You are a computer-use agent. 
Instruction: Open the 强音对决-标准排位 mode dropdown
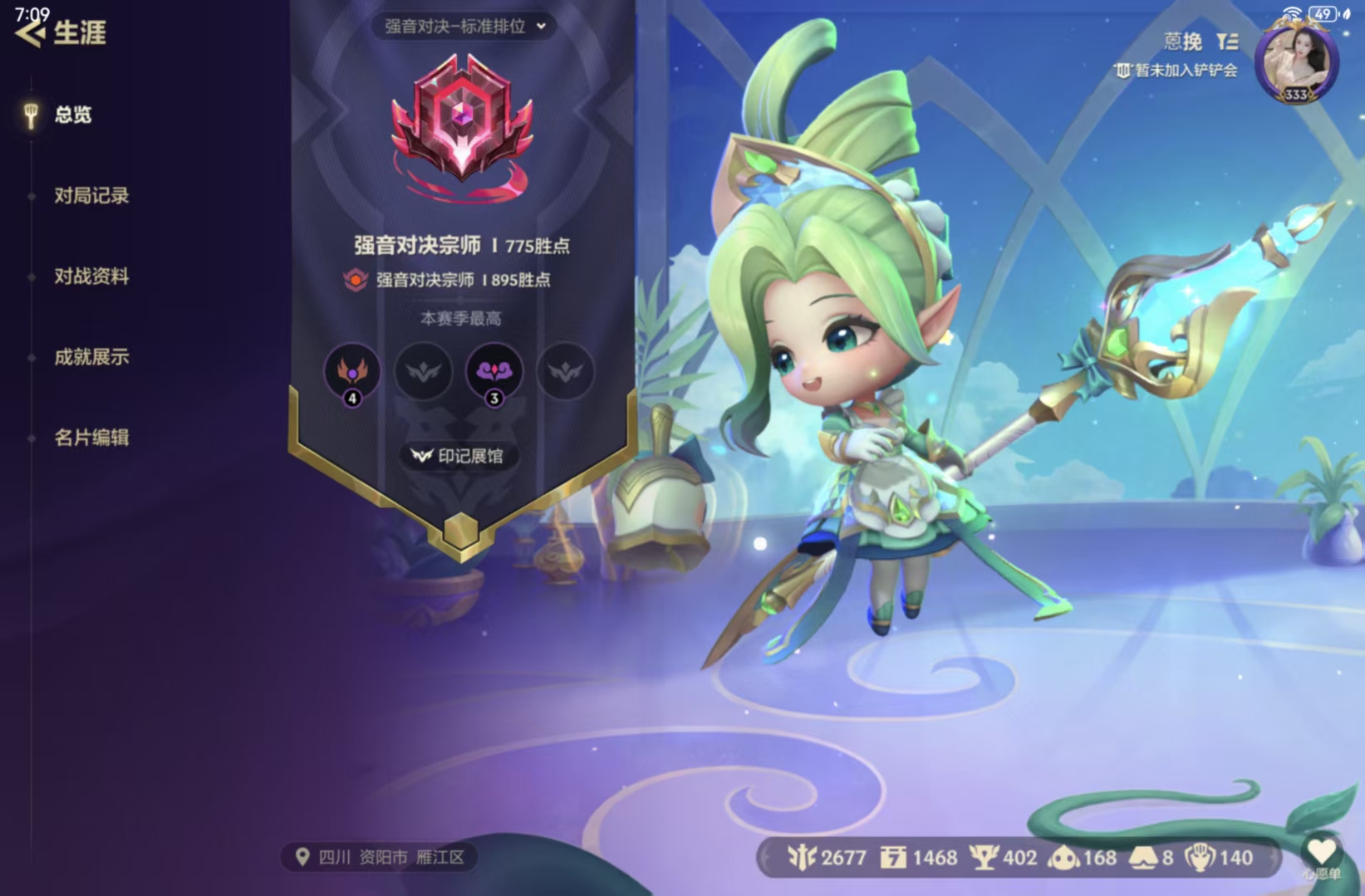click(x=461, y=26)
